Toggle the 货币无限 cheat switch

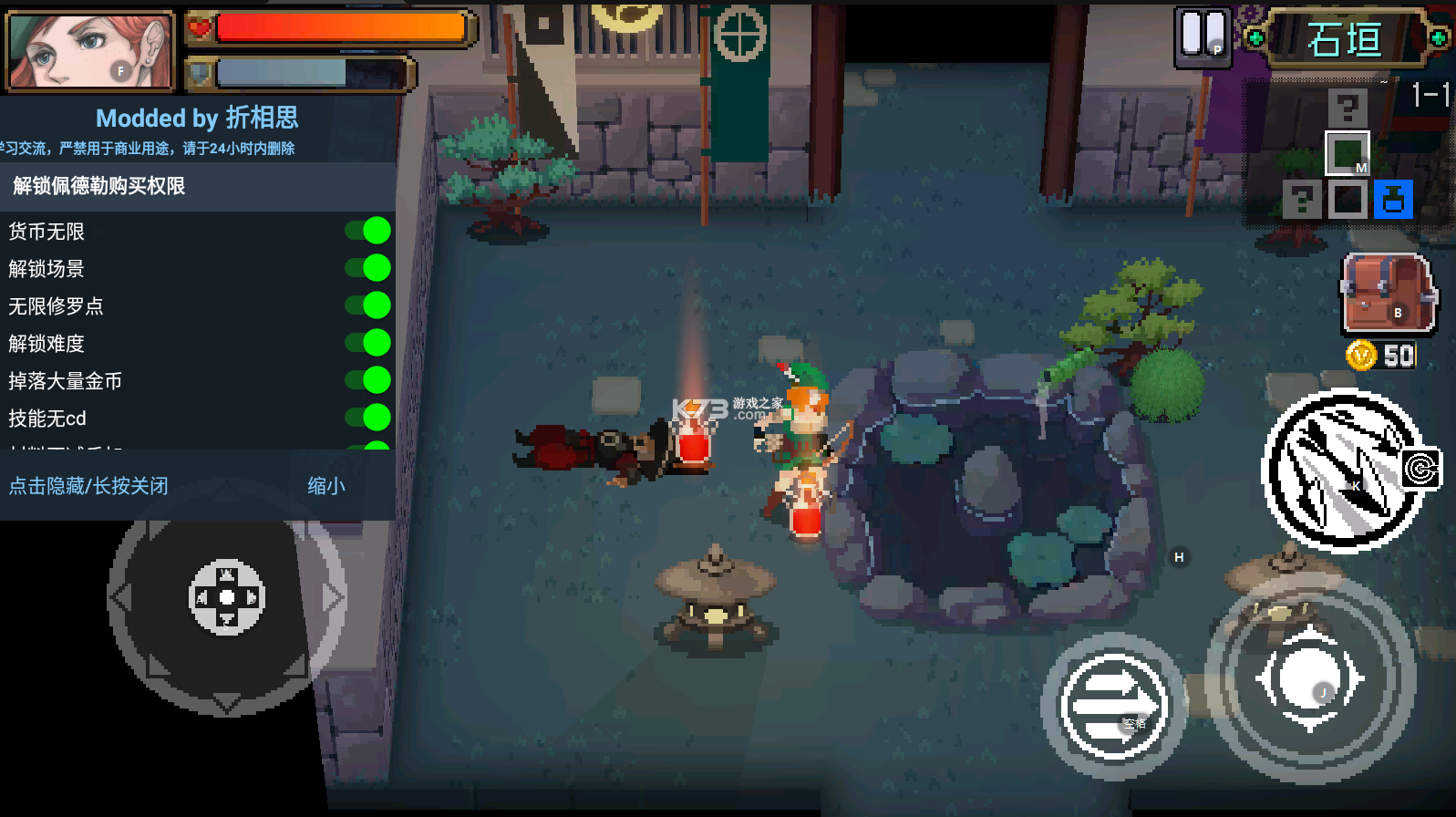tap(369, 231)
